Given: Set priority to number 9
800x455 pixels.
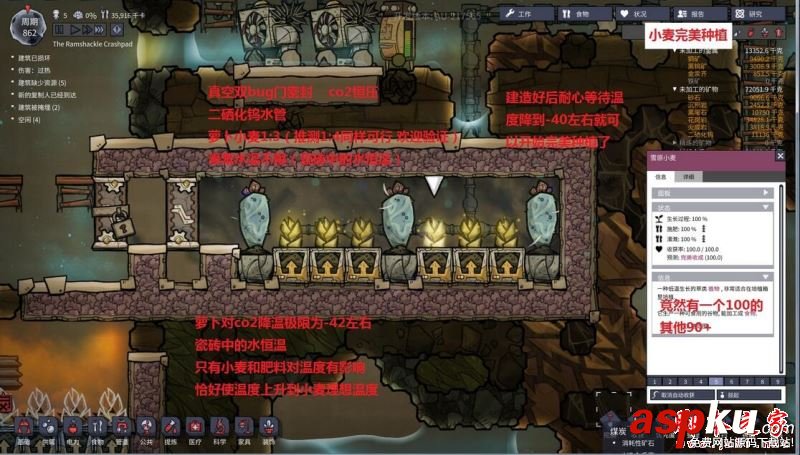Looking at the screenshot, I should click(778, 381).
